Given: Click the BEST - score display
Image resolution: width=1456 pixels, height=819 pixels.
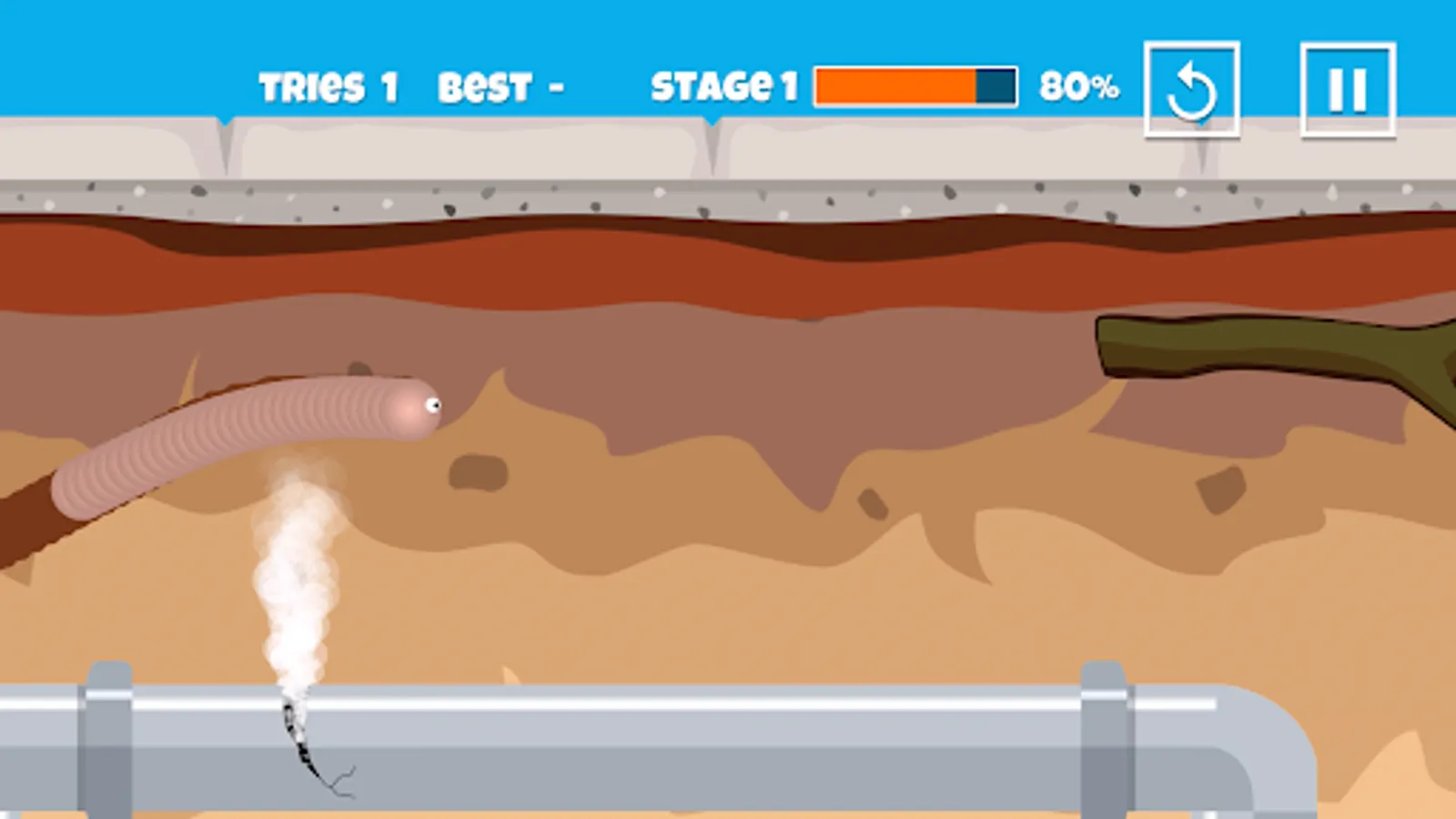Looking at the screenshot, I should [500, 86].
